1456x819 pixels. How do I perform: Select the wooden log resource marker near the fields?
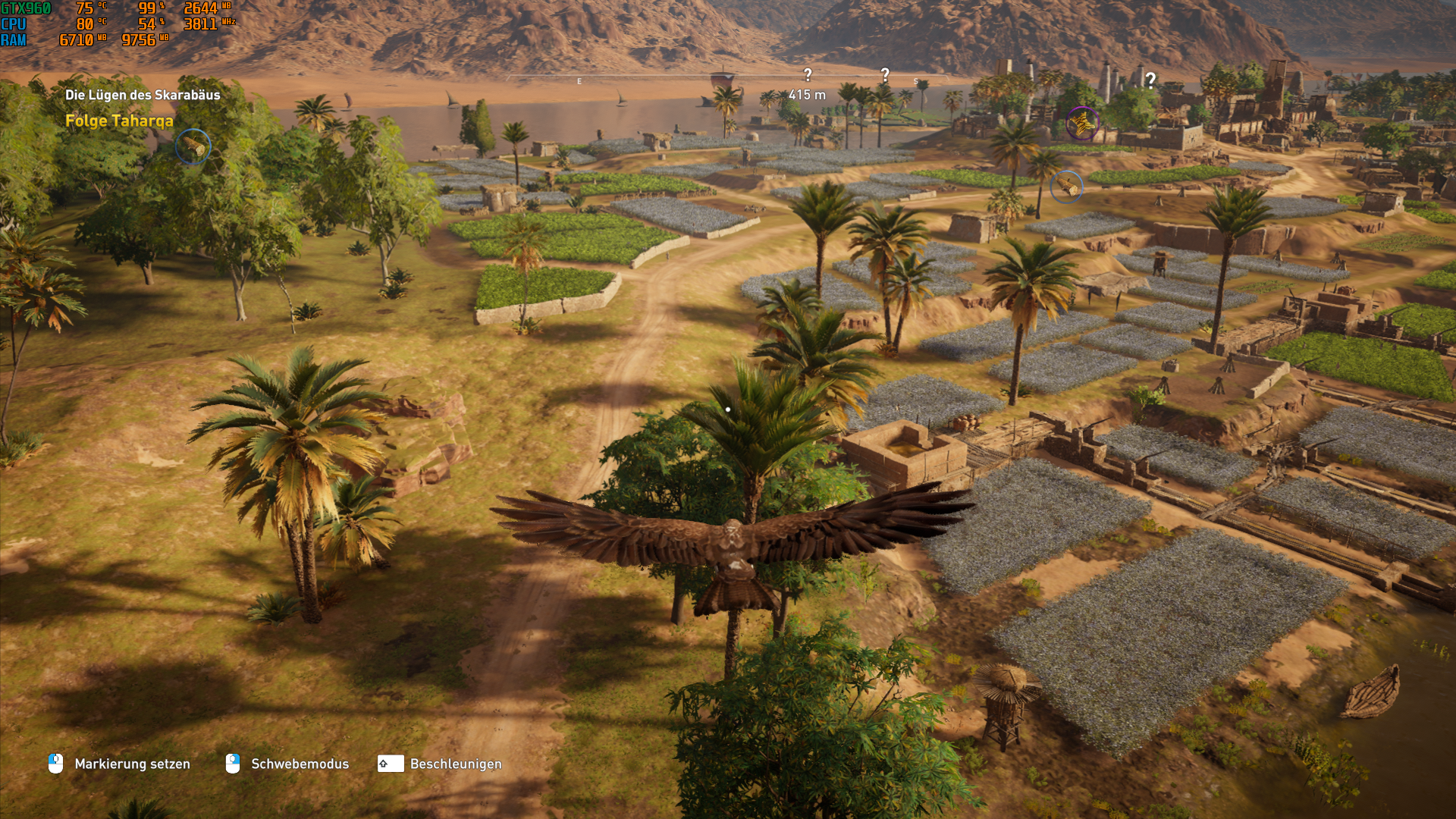tap(1066, 187)
